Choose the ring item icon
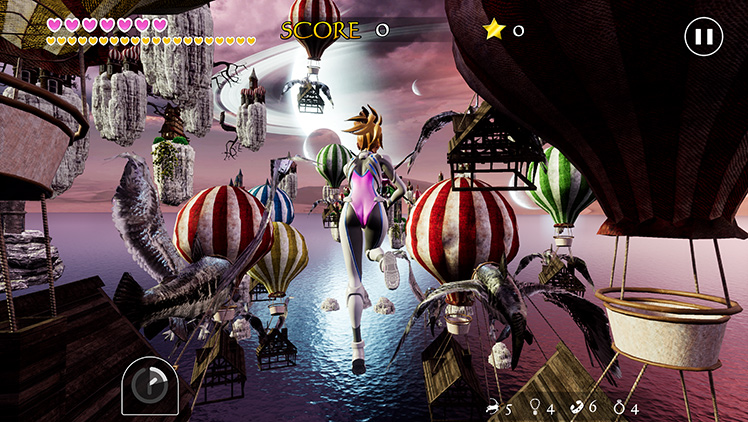Screen dimensions: 748x422 click(620, 407)
